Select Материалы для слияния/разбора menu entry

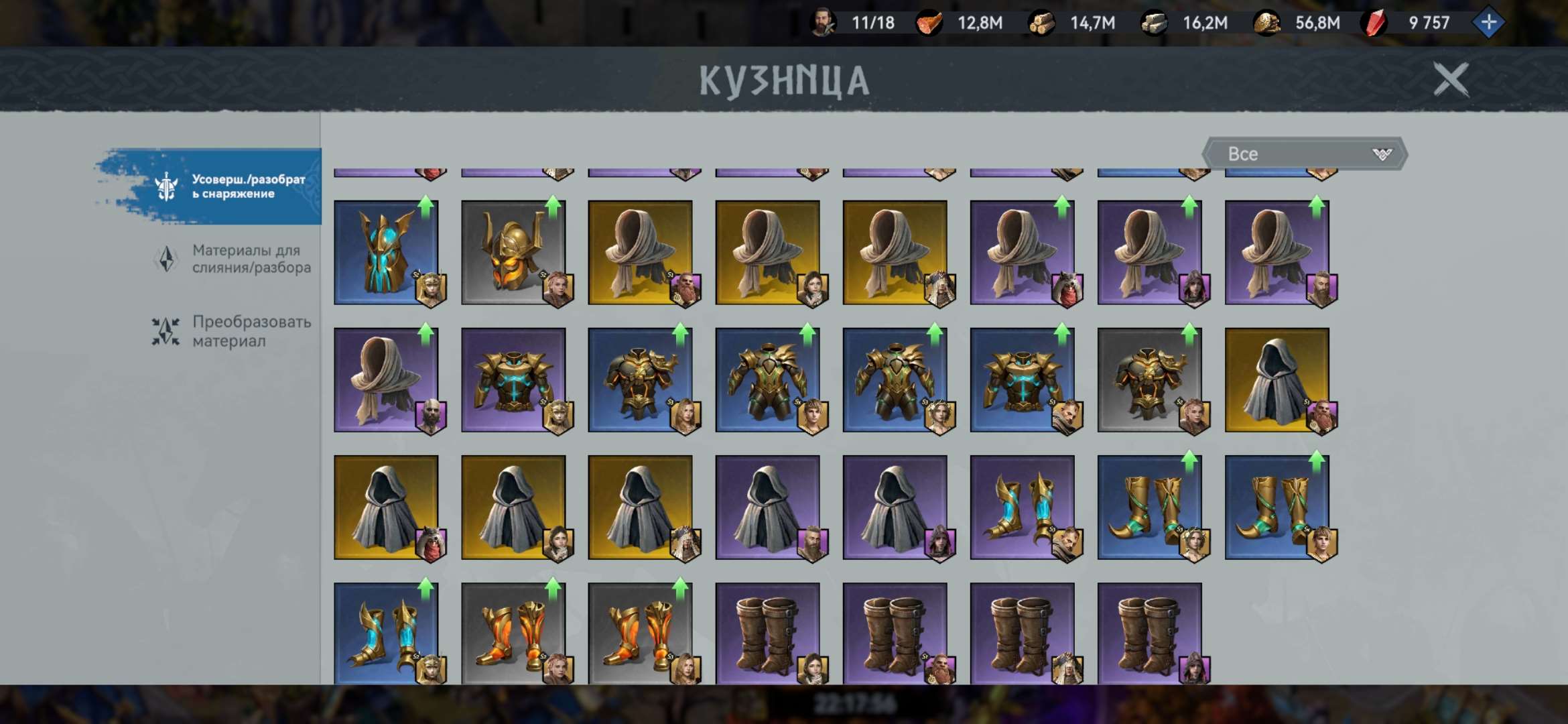pyautogui.click(x=251, y=257)
